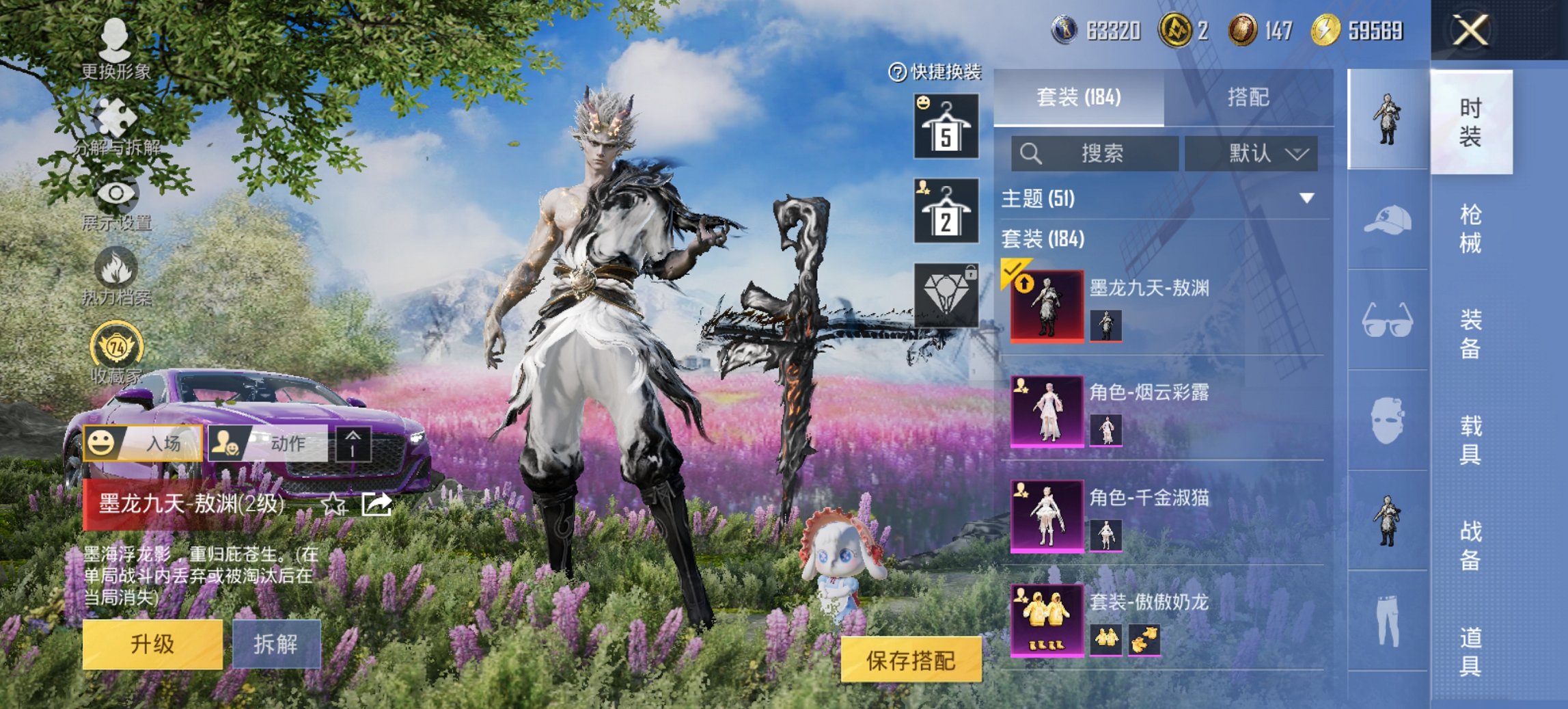
Task: Click the 搜索 search field
Action: (1093, 153)
